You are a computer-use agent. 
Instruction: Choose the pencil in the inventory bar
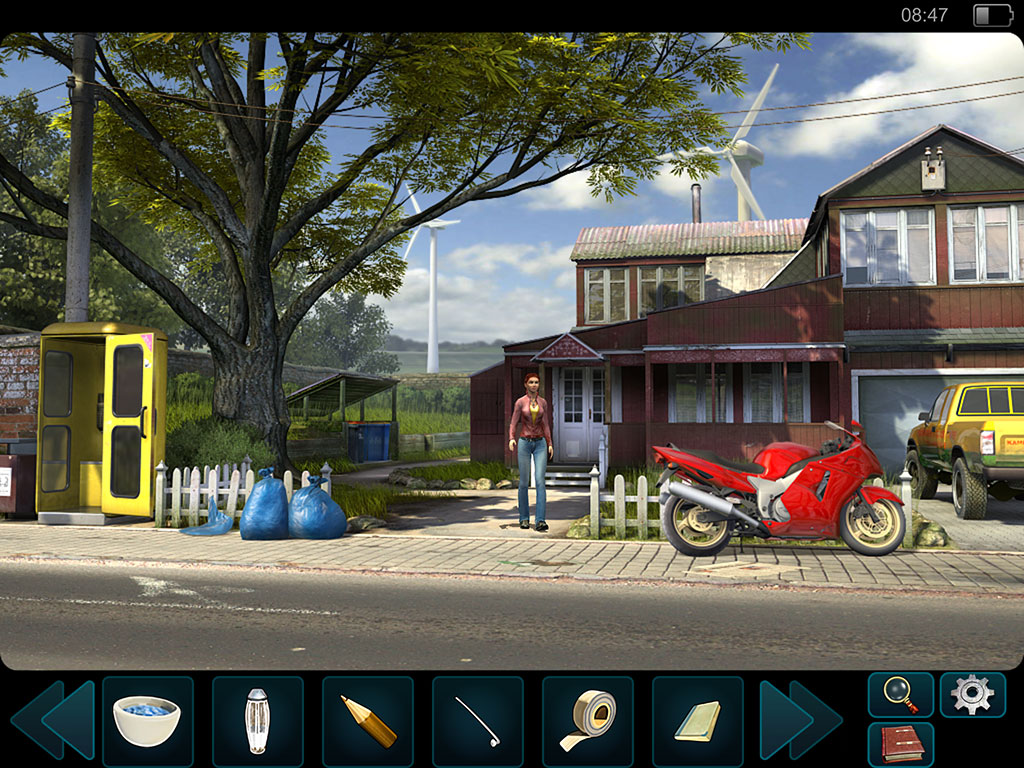367,720
